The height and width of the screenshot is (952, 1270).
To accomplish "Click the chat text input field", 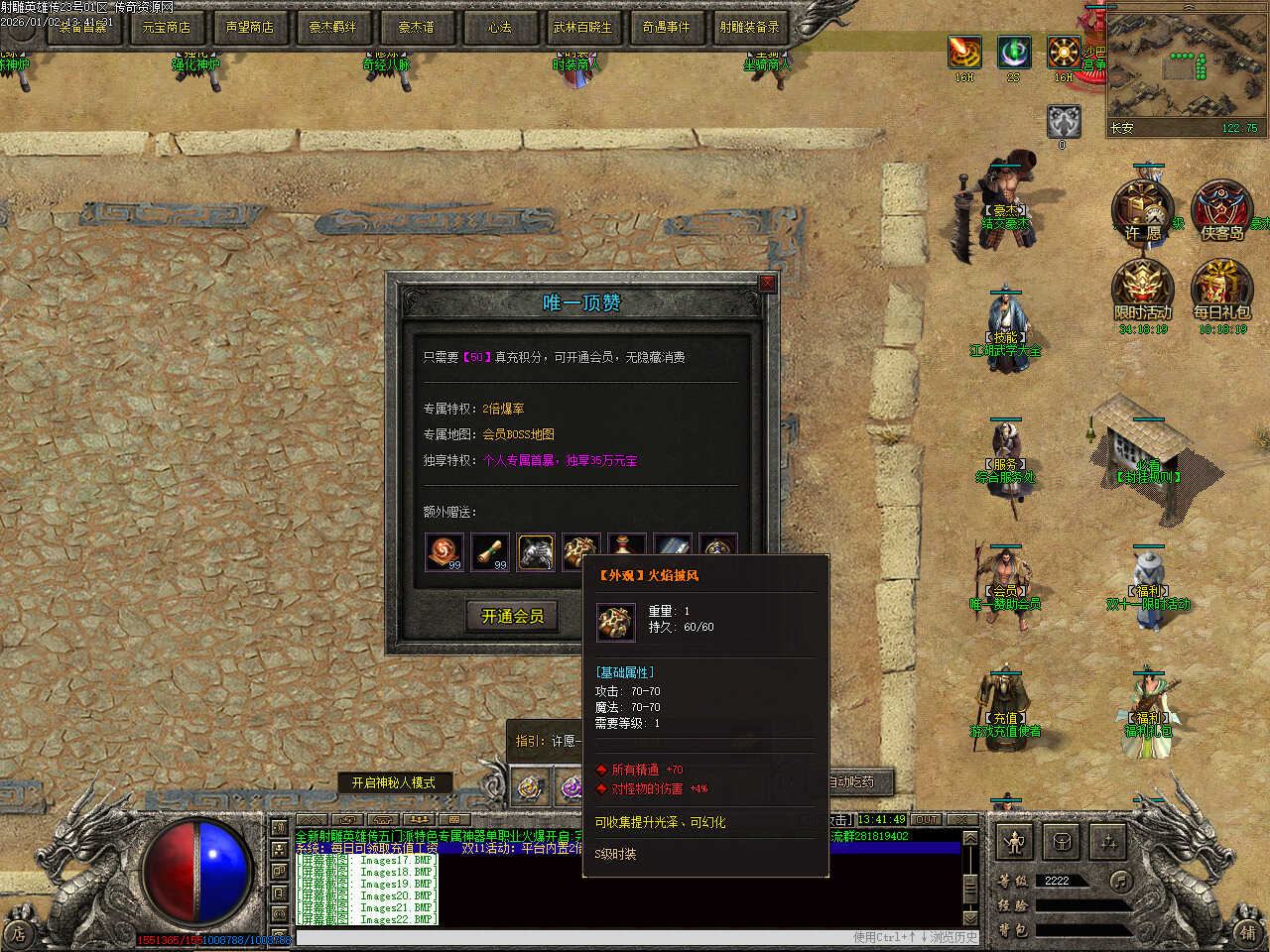I will click(x=575, y=937).
